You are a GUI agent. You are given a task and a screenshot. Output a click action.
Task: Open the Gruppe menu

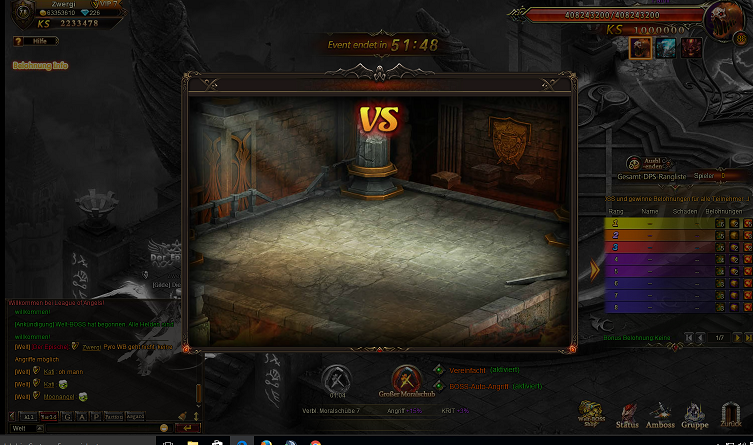tap(695, 413)
